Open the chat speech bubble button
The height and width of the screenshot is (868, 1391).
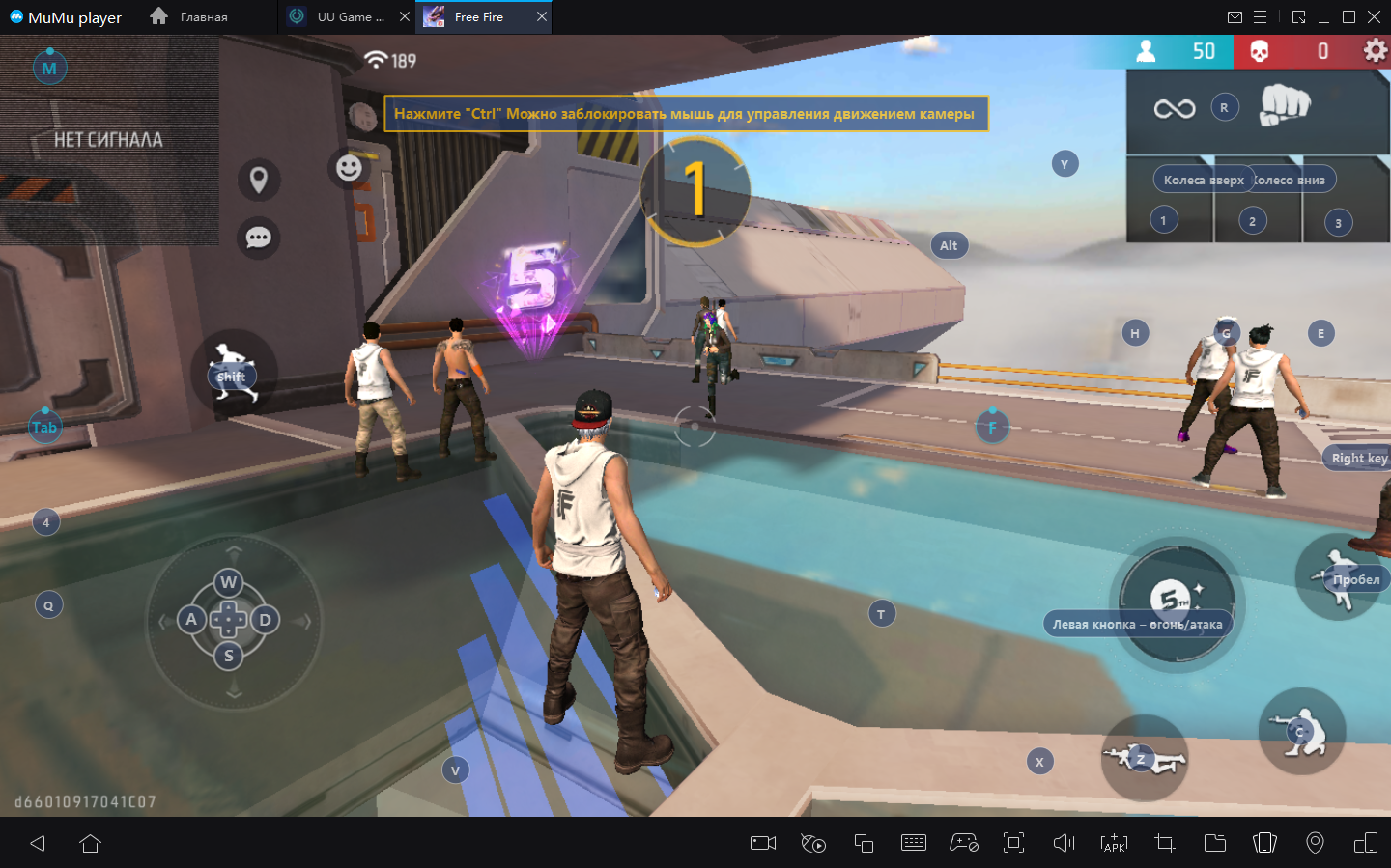click(259, 238)
